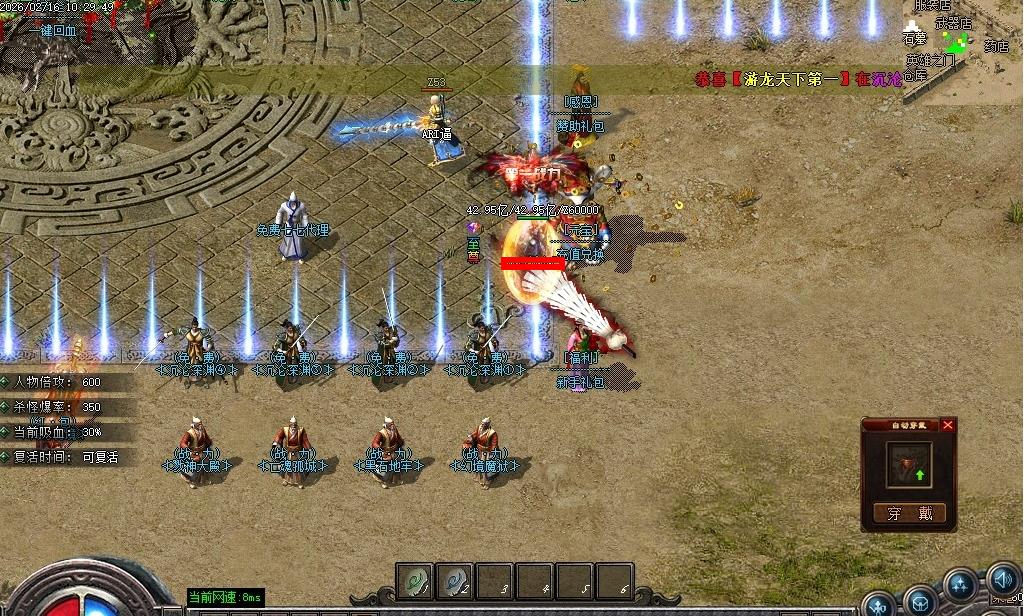The height and width of the screenshot is (616, 1027).
Task: Open the sparkle stars round button
Action: pyautogui.click(x=961, y=585)
